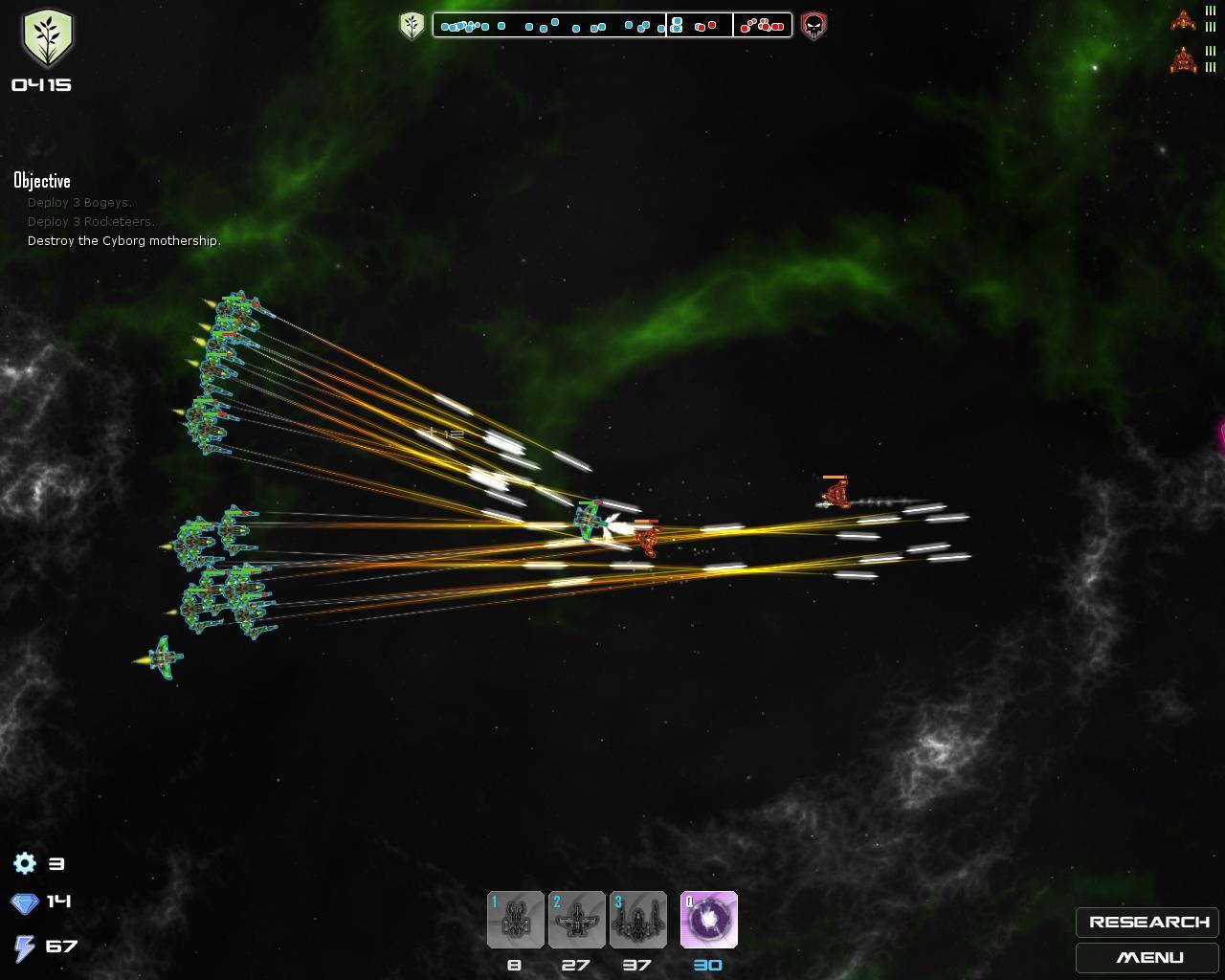Choose the heavy ship in slot 3

637,920
